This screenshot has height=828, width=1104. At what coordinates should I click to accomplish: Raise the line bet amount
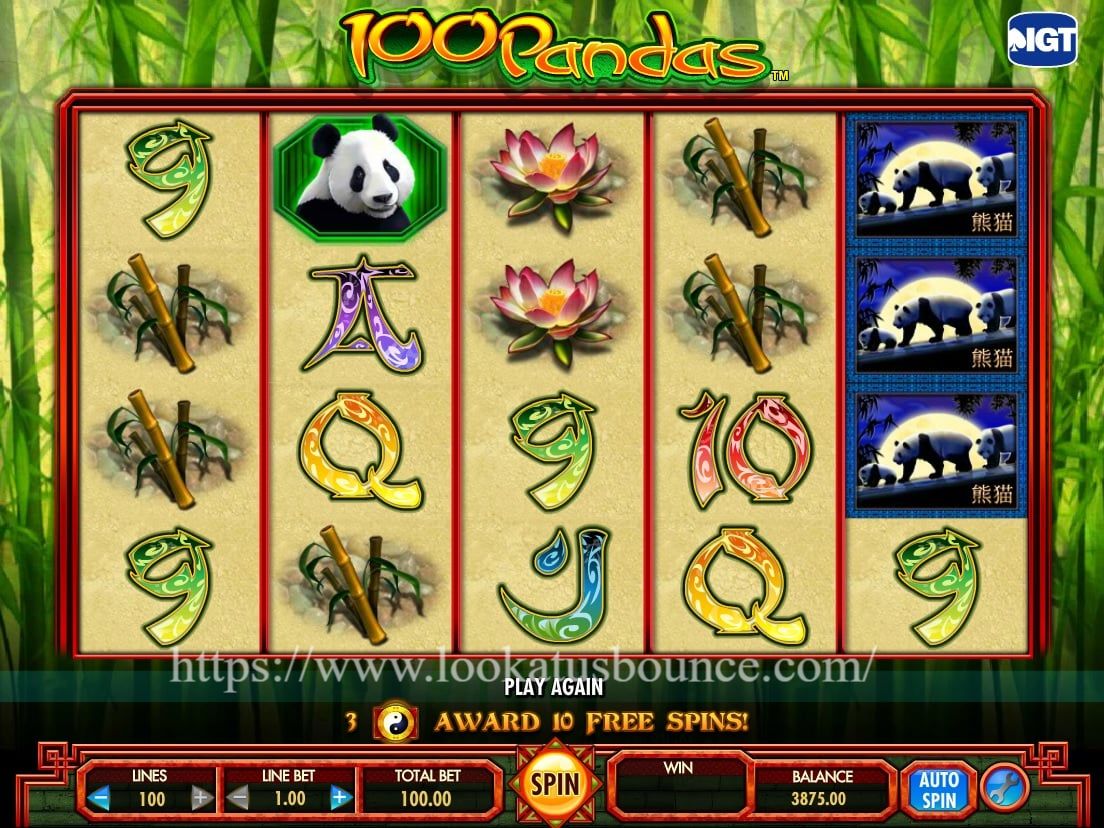pos(340,798)
